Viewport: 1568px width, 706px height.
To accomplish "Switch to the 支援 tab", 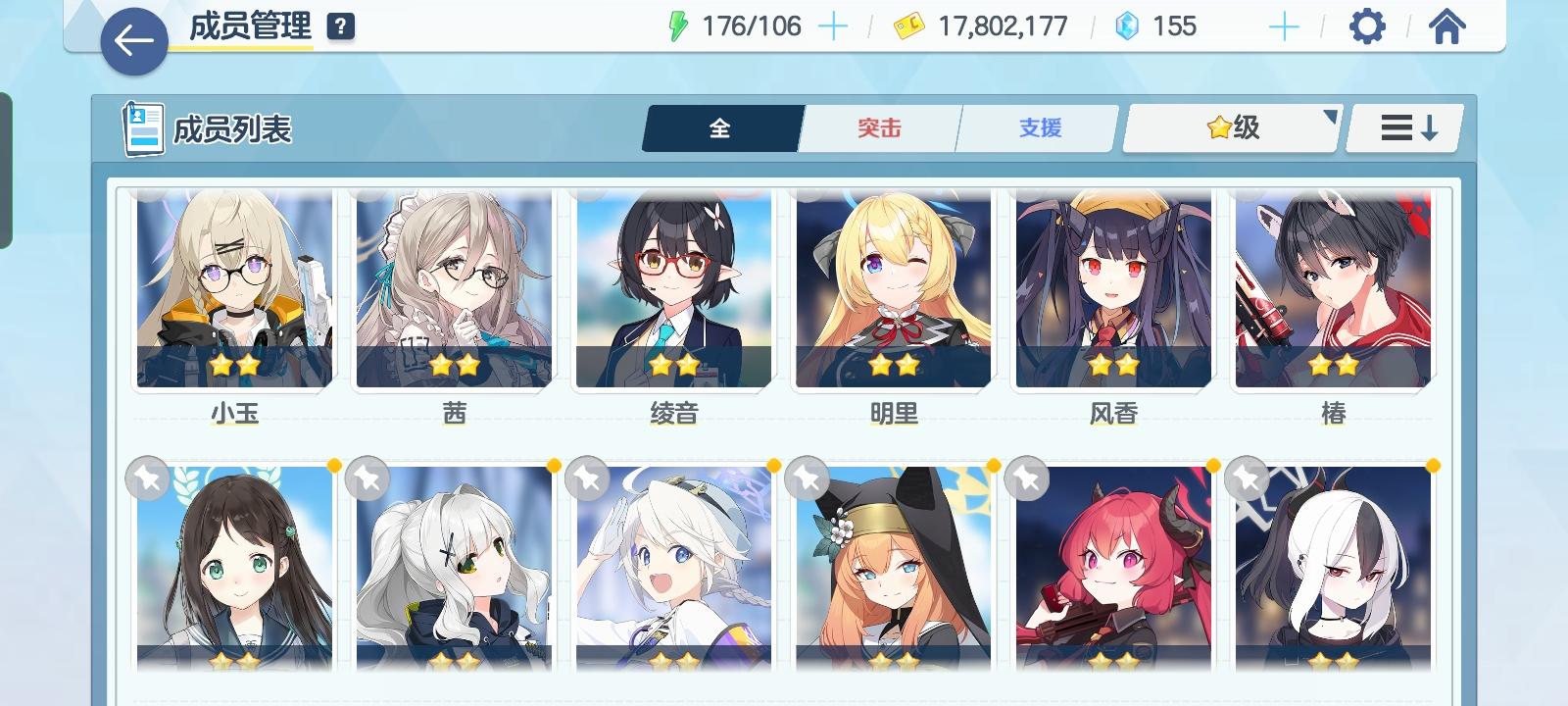I will tap(1036, 126).
